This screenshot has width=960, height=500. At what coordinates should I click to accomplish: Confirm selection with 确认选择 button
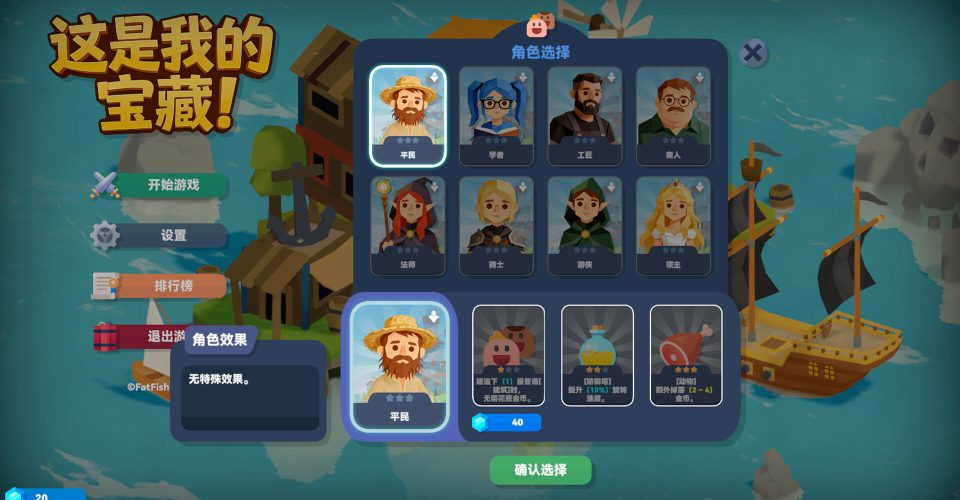pyautogui.click(x=540, y=470)
